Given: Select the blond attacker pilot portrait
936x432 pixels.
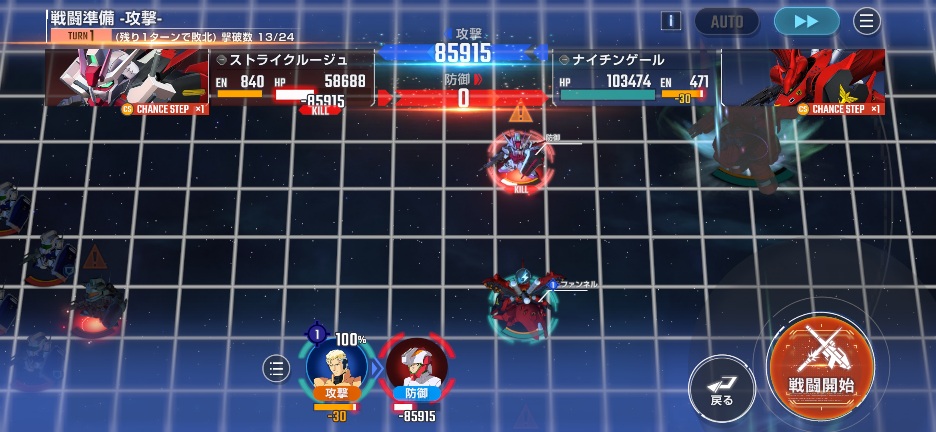Looking at the screenshot, I should click(336, 366).
